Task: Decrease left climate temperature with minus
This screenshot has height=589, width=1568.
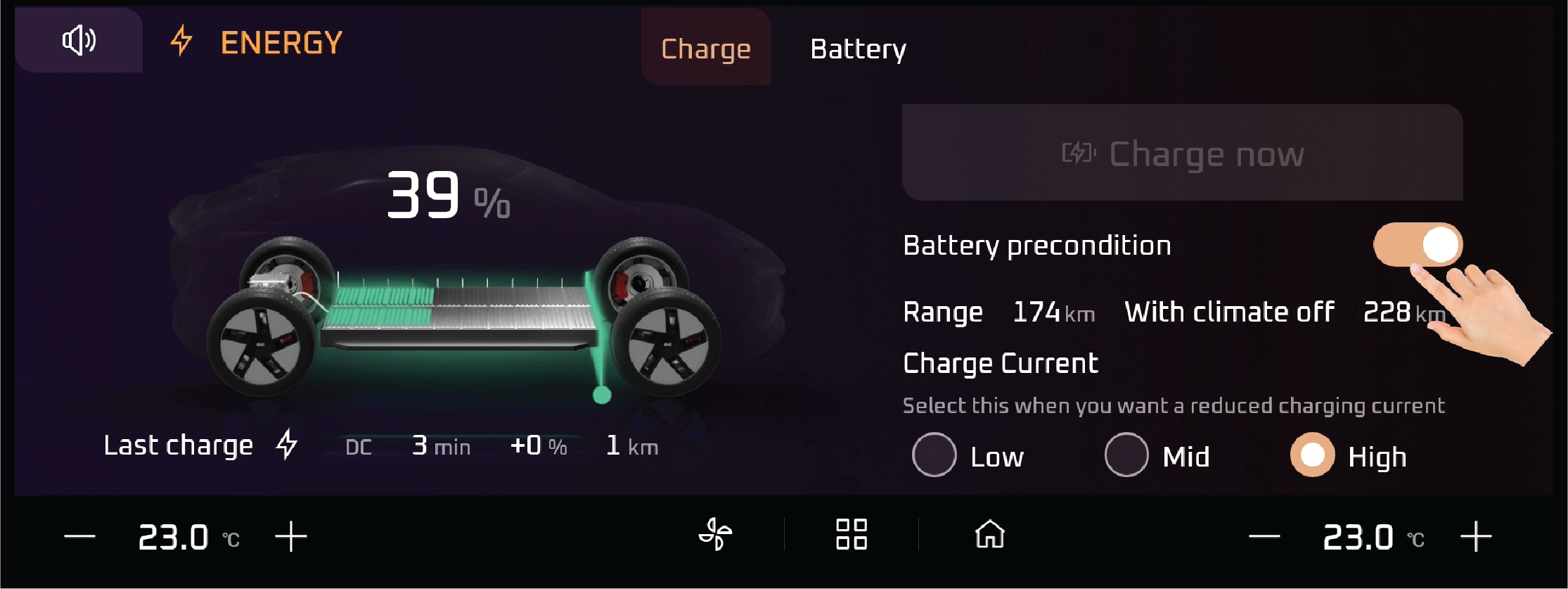Action: coord(79,537)
